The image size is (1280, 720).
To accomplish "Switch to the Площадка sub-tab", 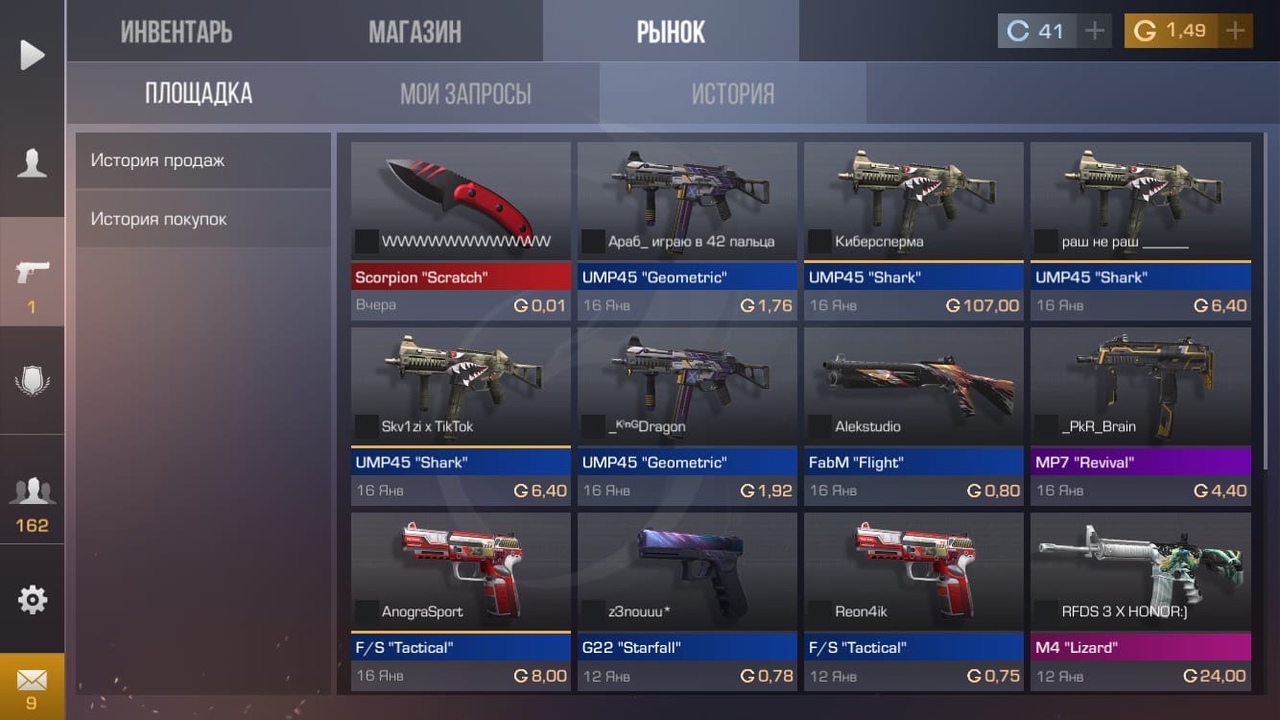I will pos(198,94).
